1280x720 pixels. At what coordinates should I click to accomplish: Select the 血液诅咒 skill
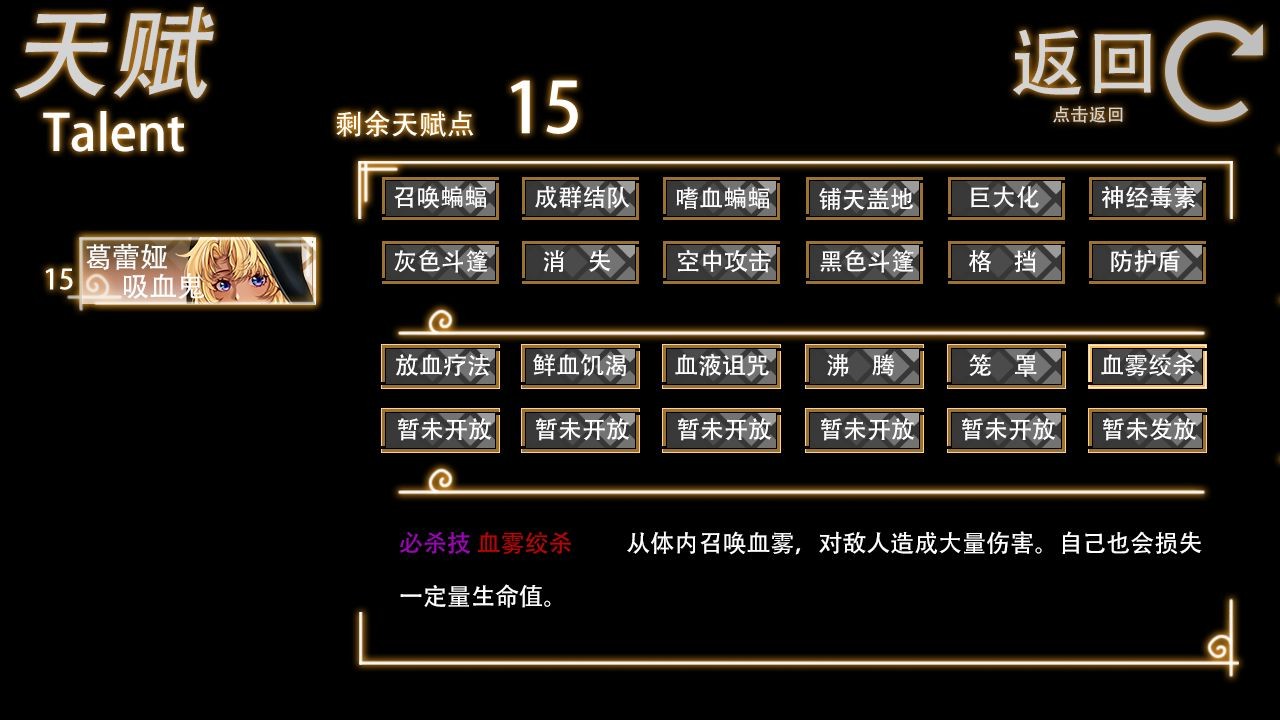721,366
